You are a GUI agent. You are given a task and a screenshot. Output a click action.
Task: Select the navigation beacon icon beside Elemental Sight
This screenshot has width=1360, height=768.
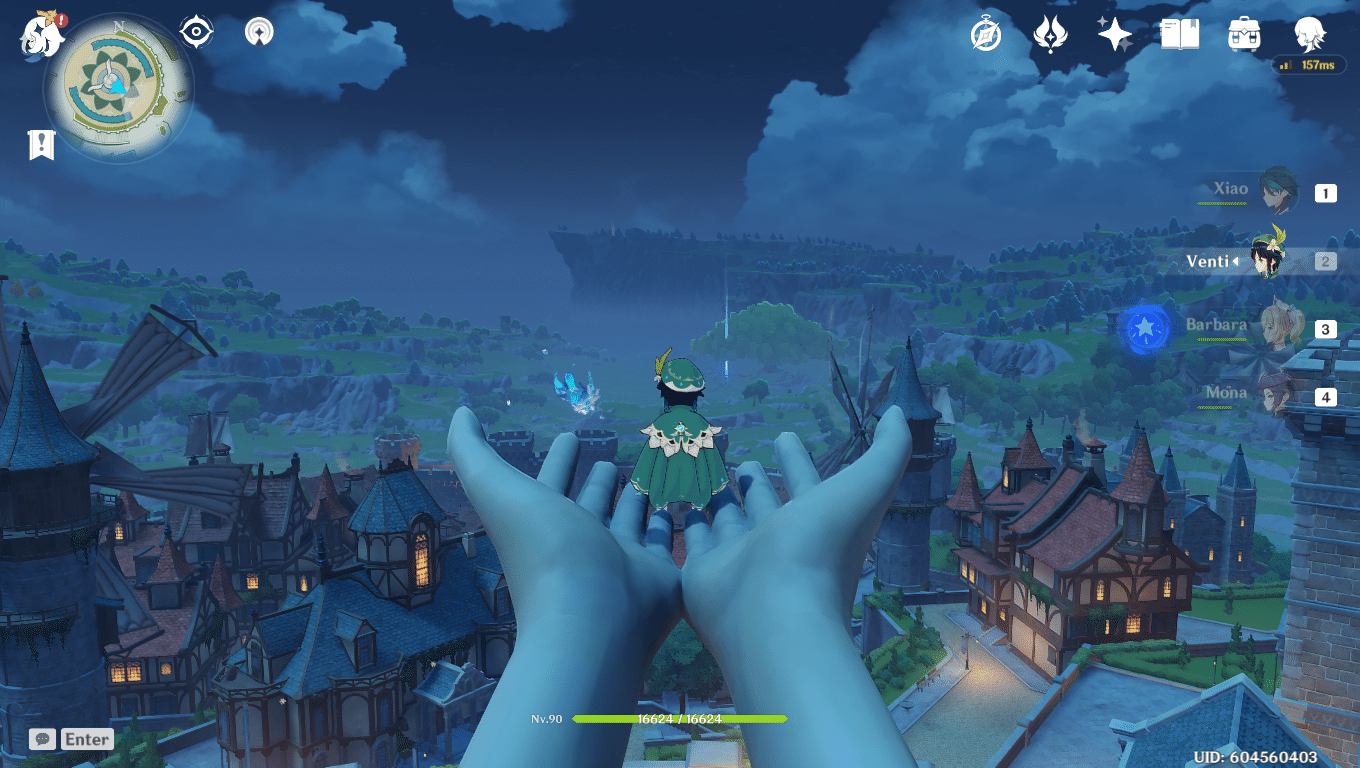point(258,31)
